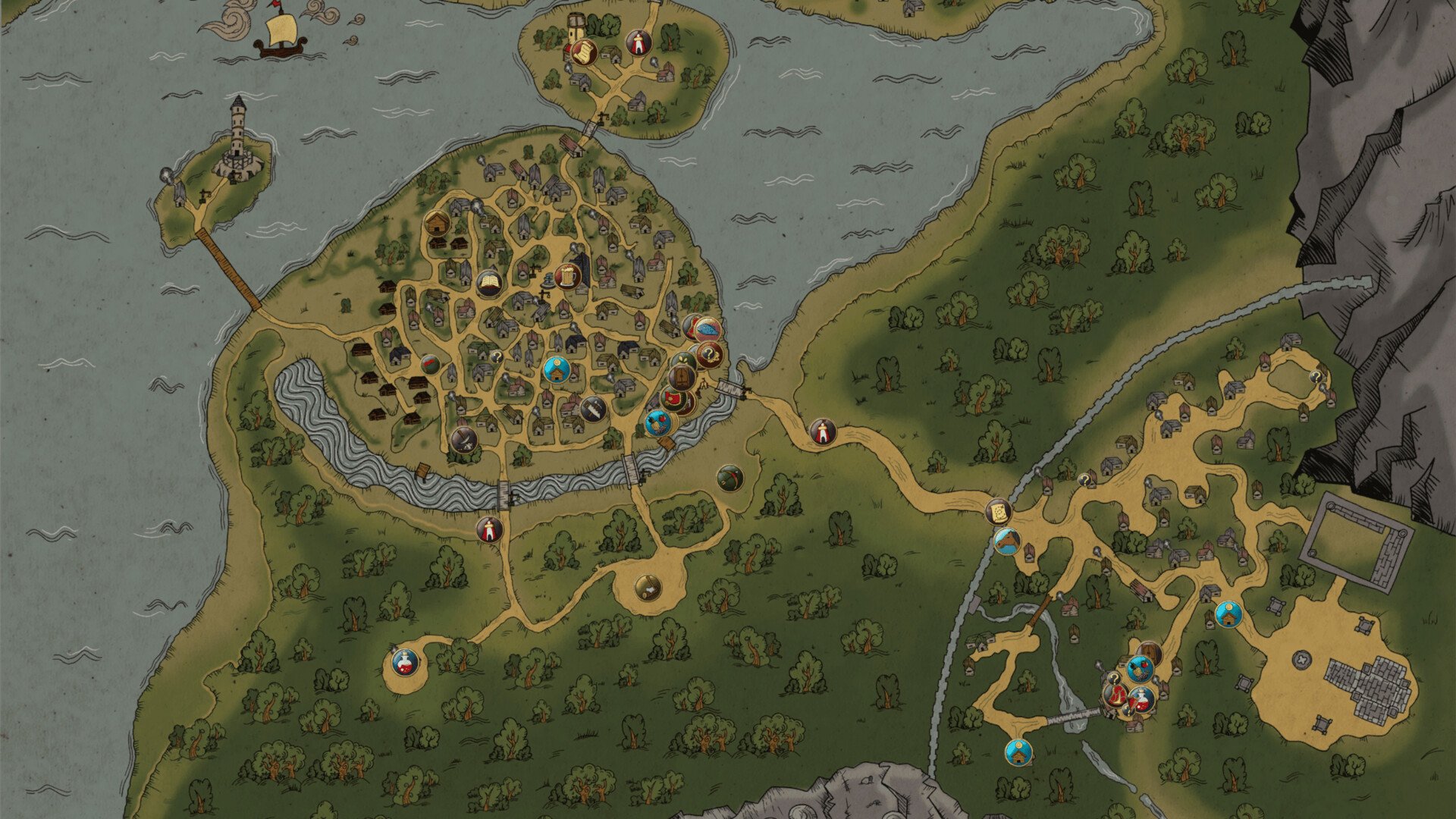Select the saw and hammer marker
The width and height of the screenshot is (1456, 819).
pos(593,409)
